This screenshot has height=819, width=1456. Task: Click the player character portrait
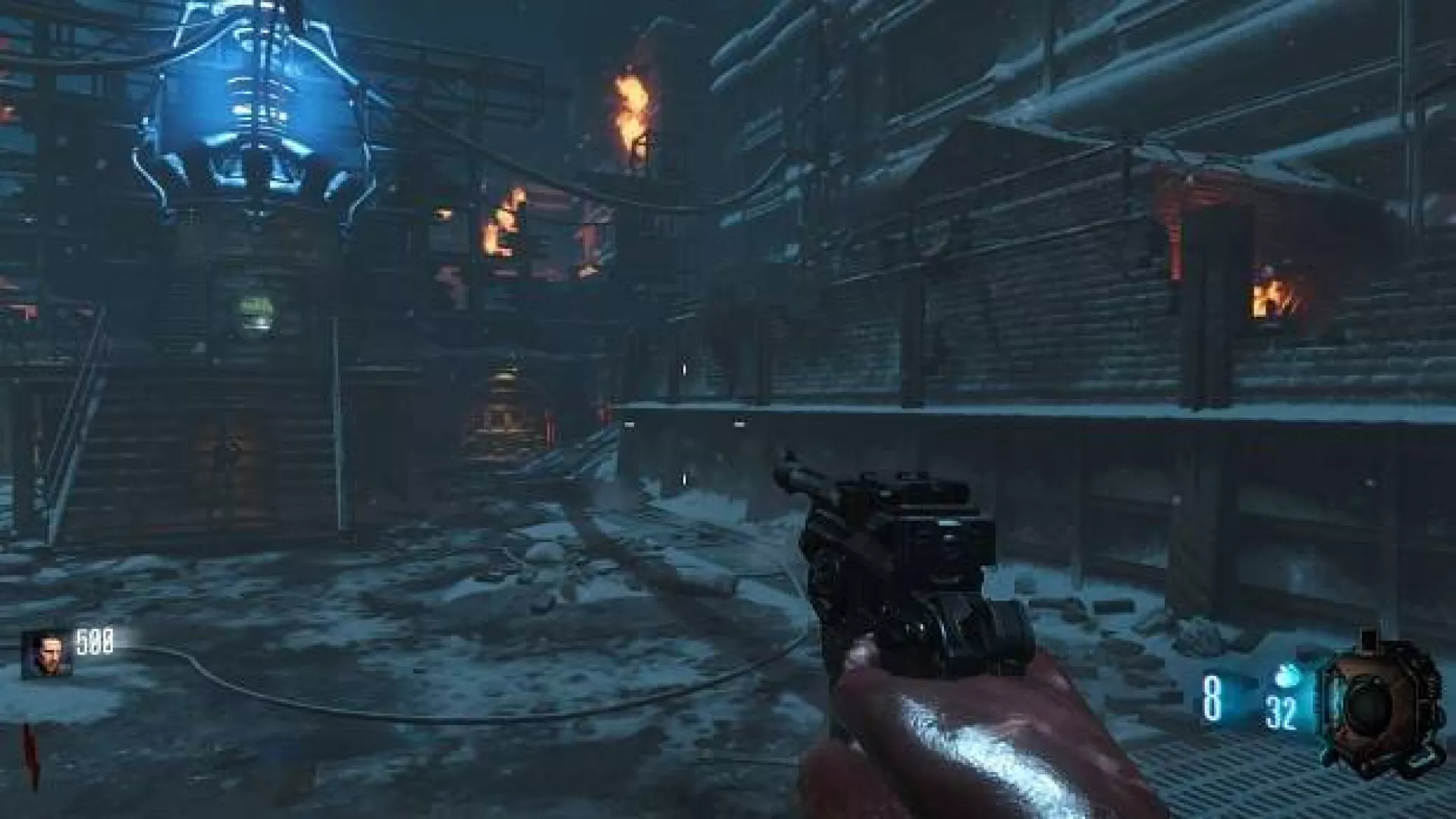tap(46, 654)
